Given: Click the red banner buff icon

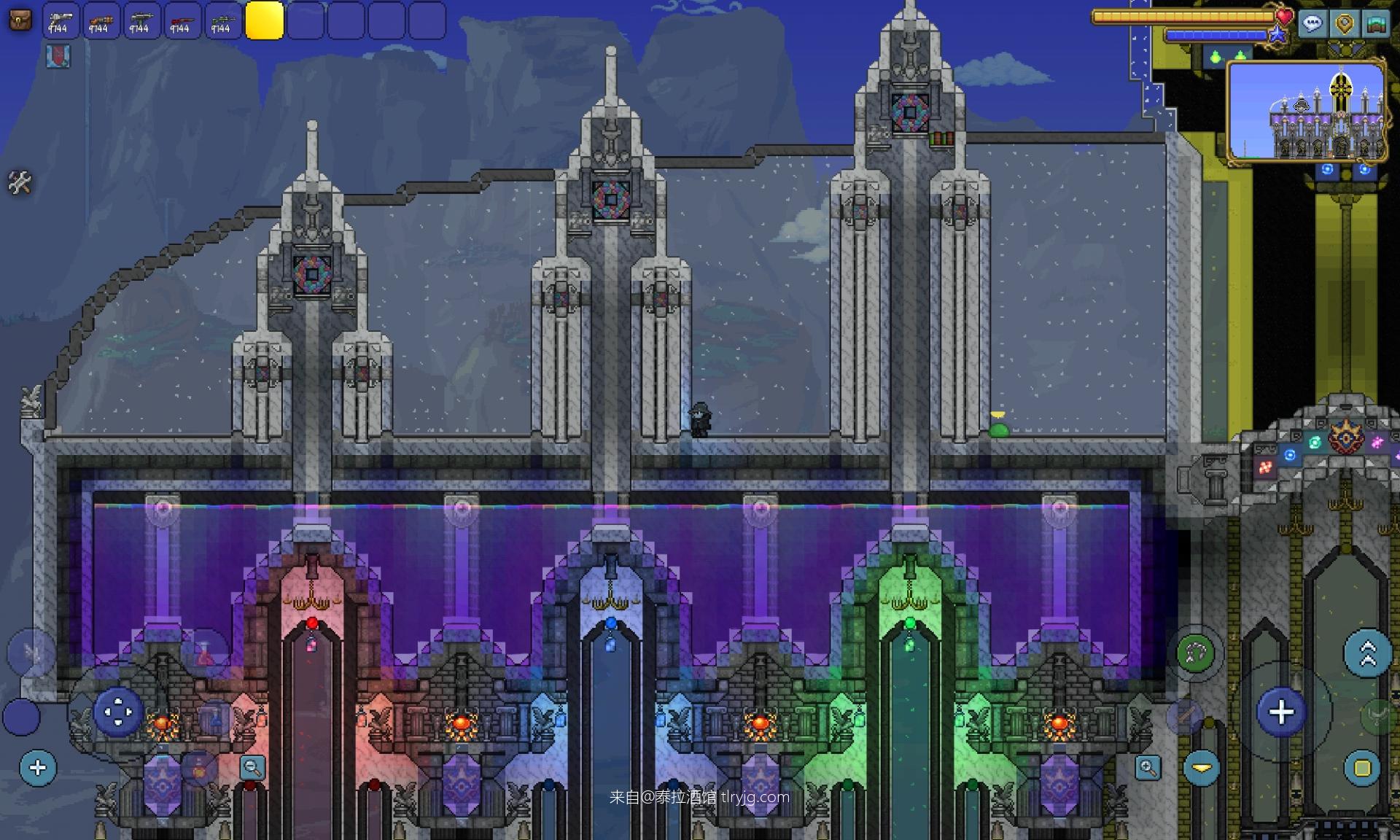Looking at the screenshot, I should (x=58, y=56).
